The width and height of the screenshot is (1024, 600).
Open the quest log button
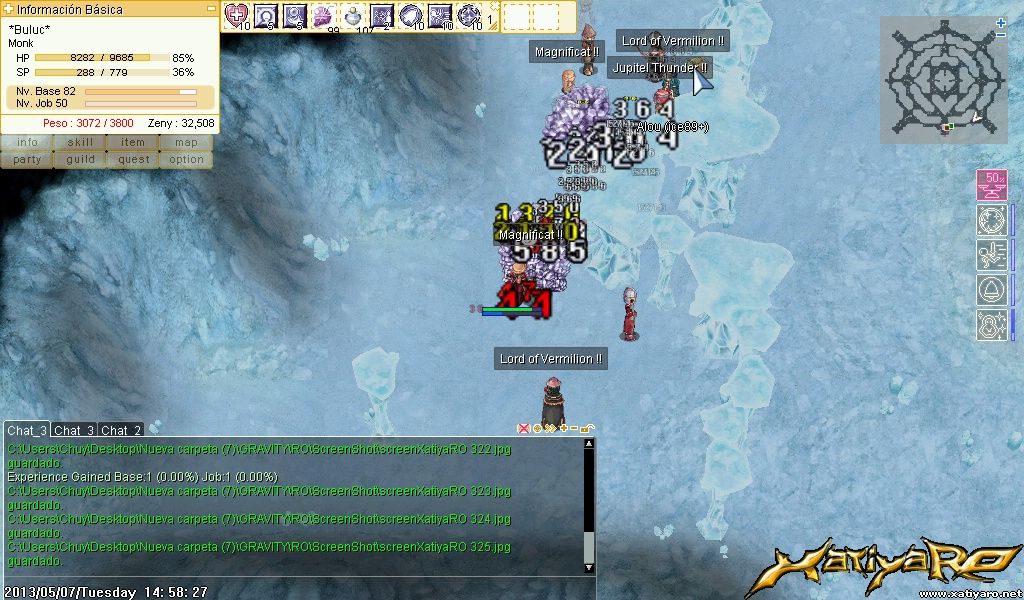pyautogui.click(x=133, y=159)
